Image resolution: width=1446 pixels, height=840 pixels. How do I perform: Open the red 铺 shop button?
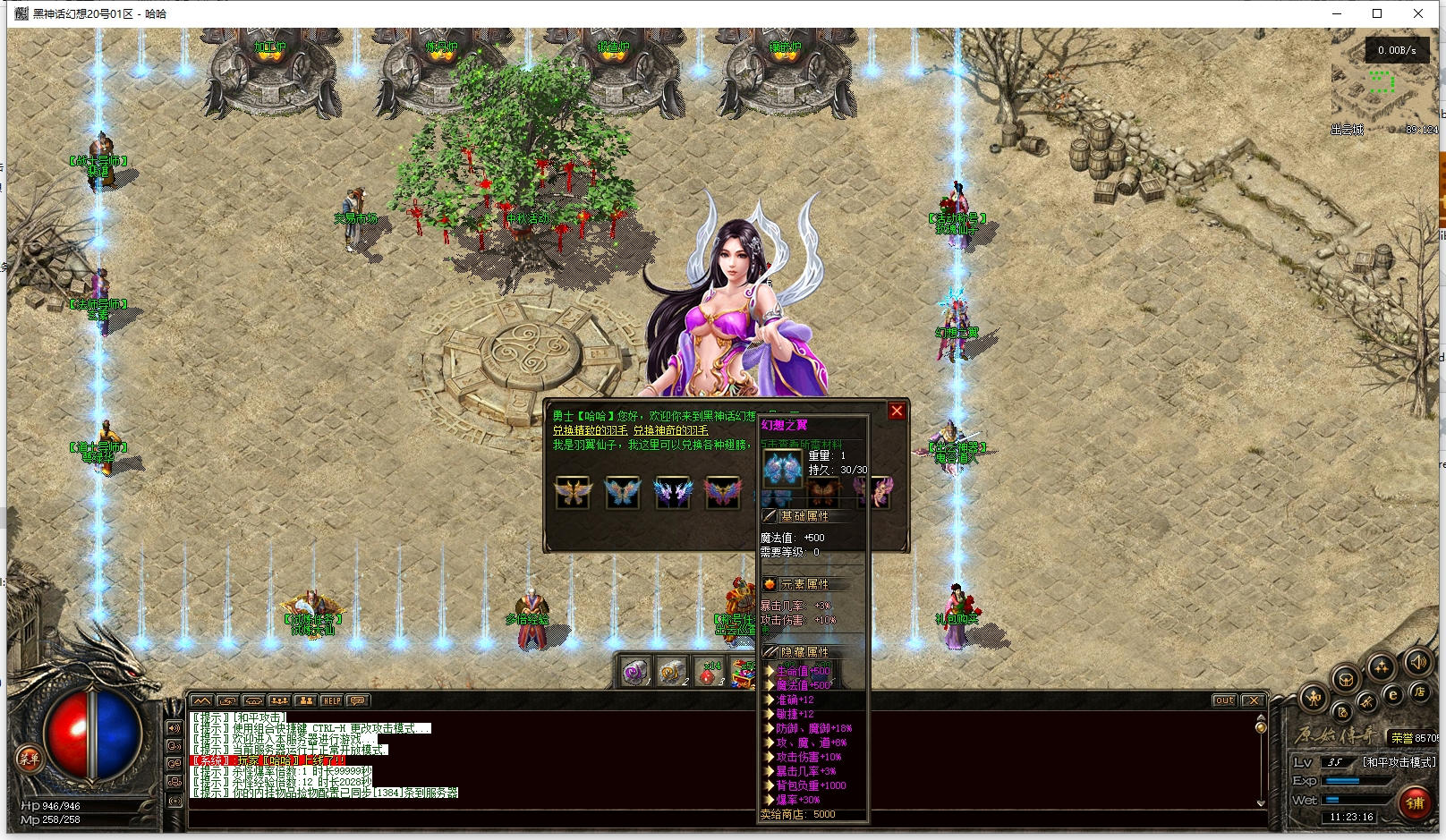(1415, 802)
